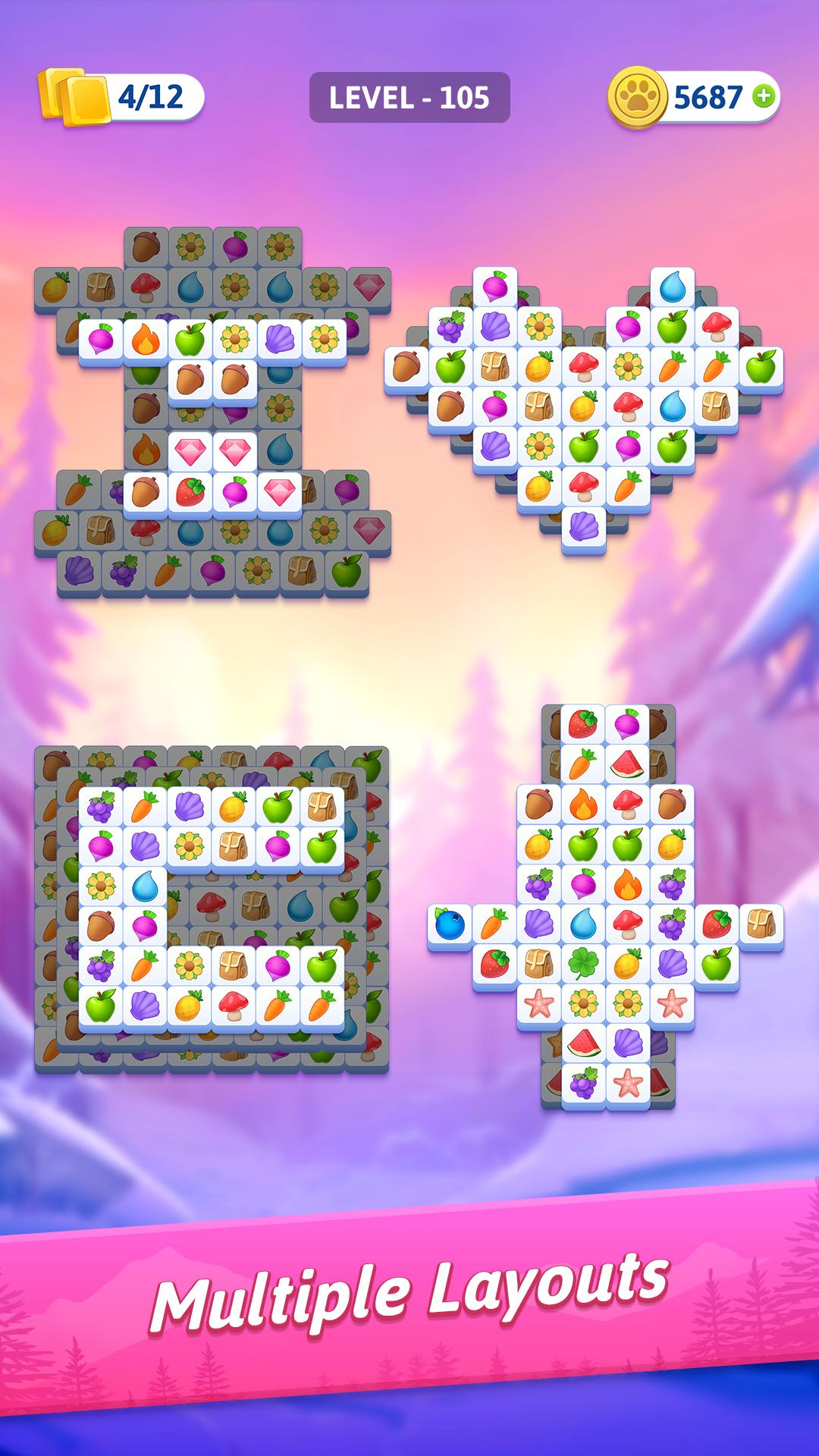This screenshot has width=819, height=1456.
Task: Select the shell tile between two sunflowers
Action: tap(279, 337)
